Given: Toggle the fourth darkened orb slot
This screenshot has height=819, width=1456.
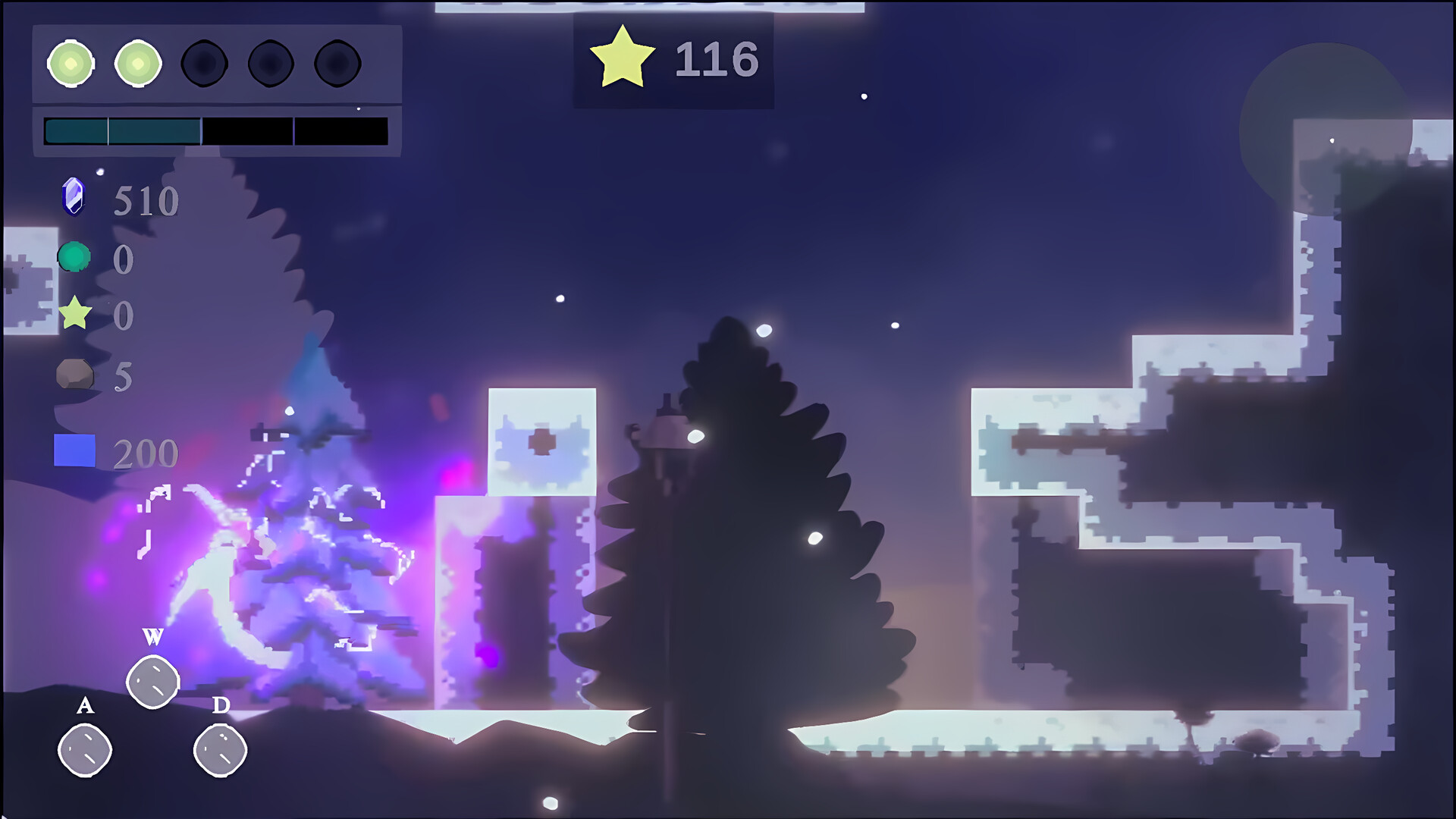Looking at the screenshot, I should [269, 64].
